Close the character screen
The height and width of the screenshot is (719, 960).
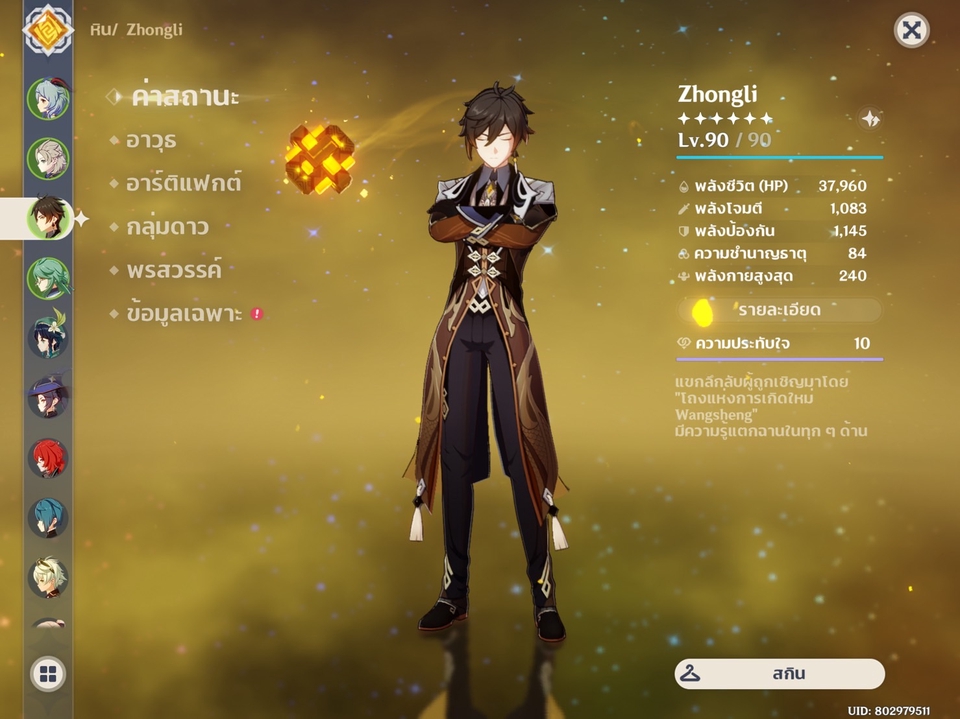(x=911, y=31)
